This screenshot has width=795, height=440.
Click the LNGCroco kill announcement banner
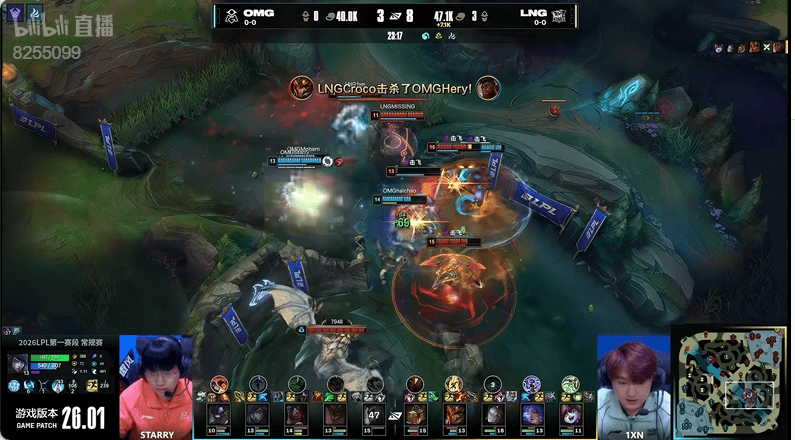click(x=394, y=88)
